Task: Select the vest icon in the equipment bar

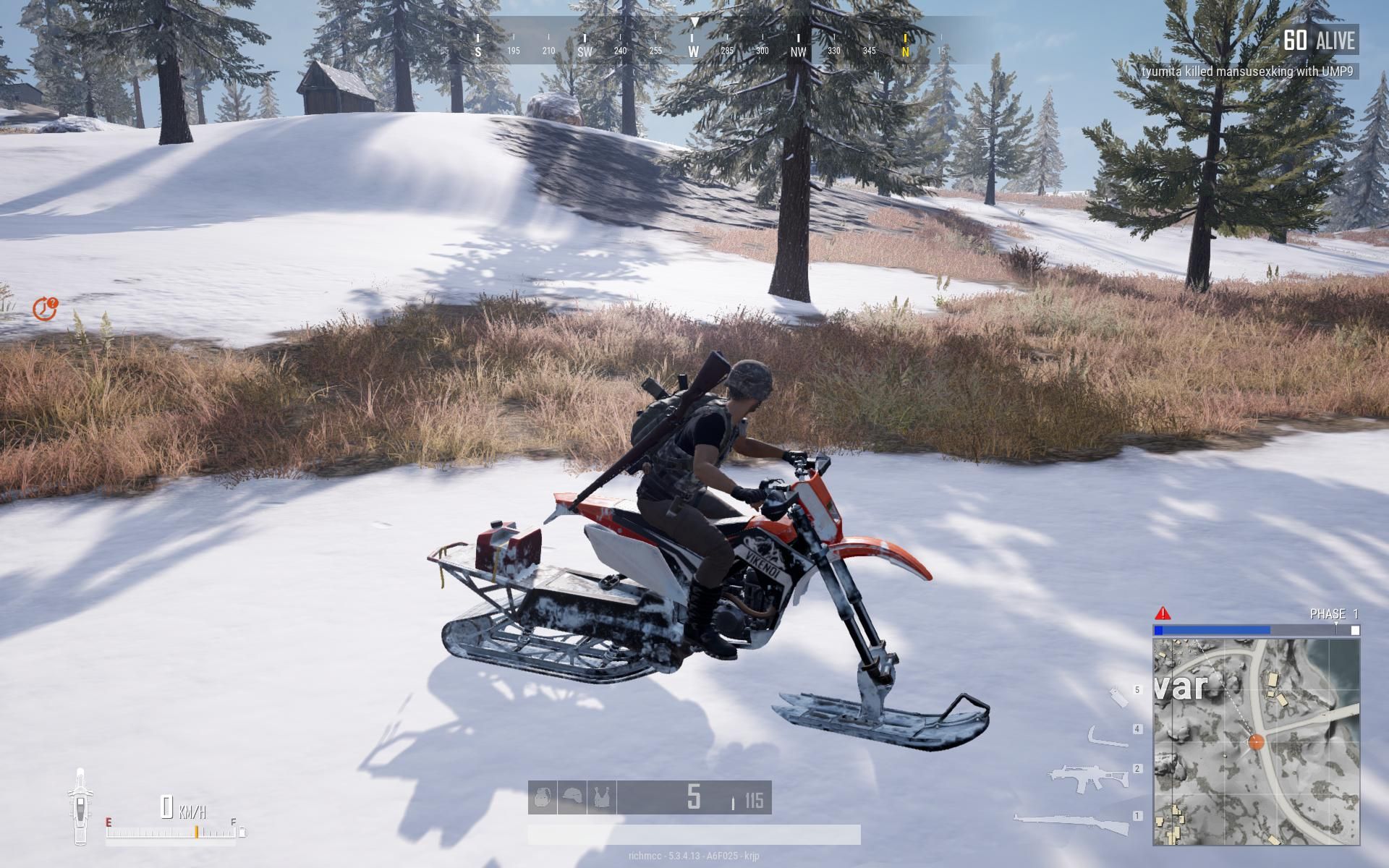Action: (602, 798)
